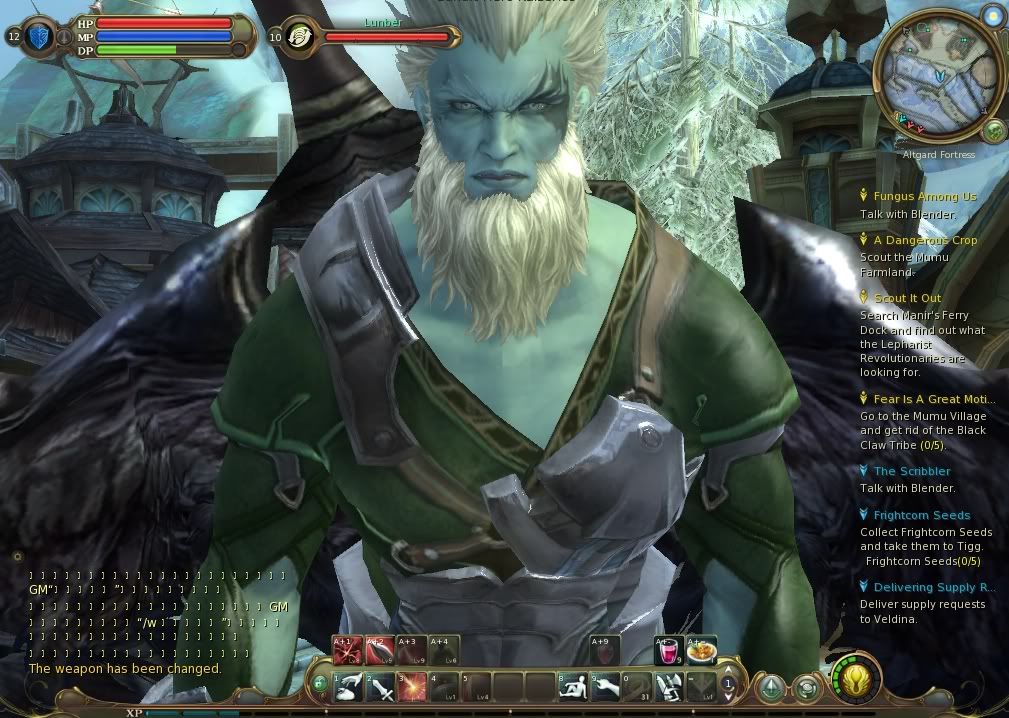Open the Frightcorn Seeds quest
Viewport: 1009px width, 718px height.
921,515
